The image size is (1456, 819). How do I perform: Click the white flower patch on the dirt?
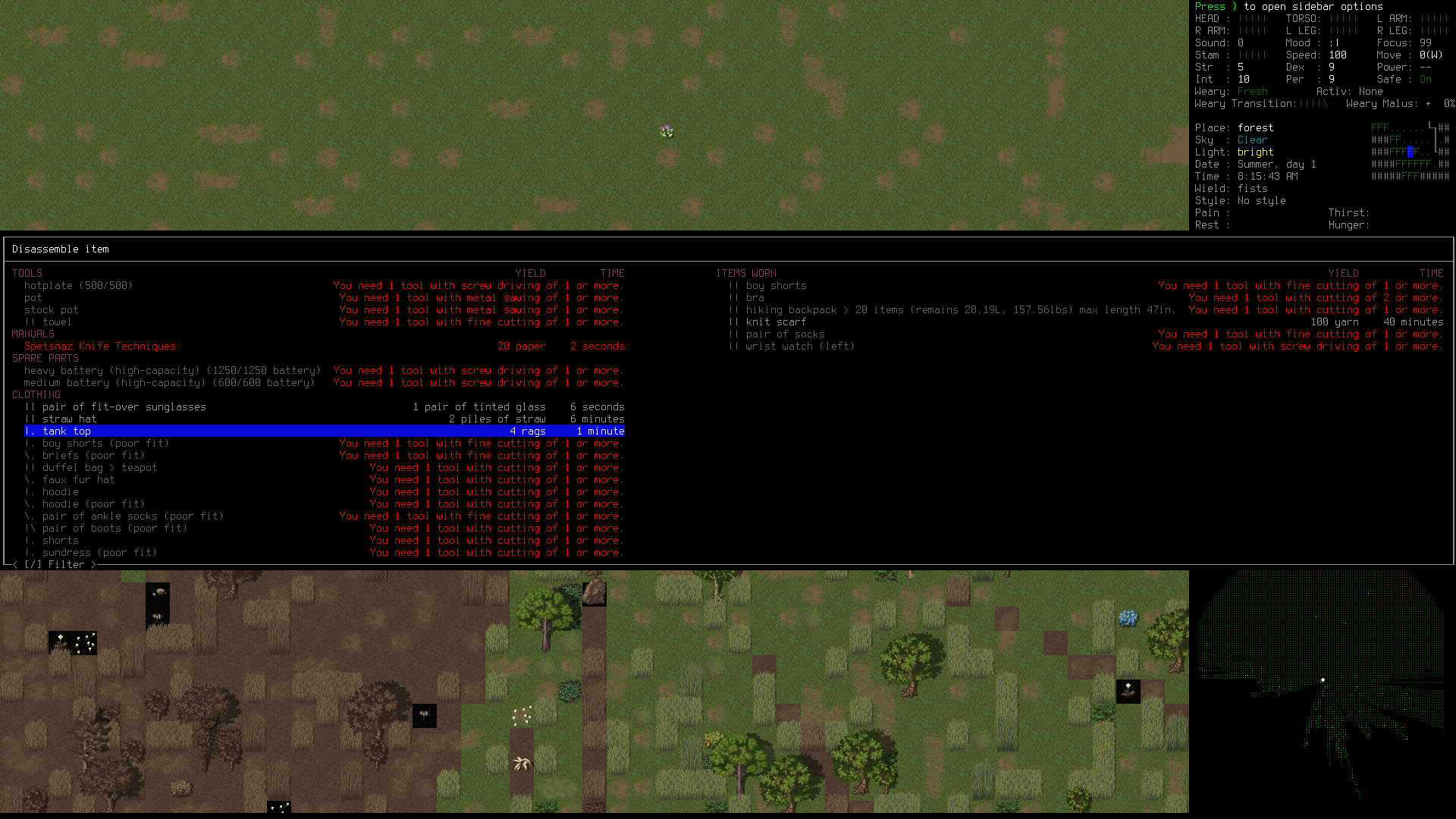coord(522,717)
